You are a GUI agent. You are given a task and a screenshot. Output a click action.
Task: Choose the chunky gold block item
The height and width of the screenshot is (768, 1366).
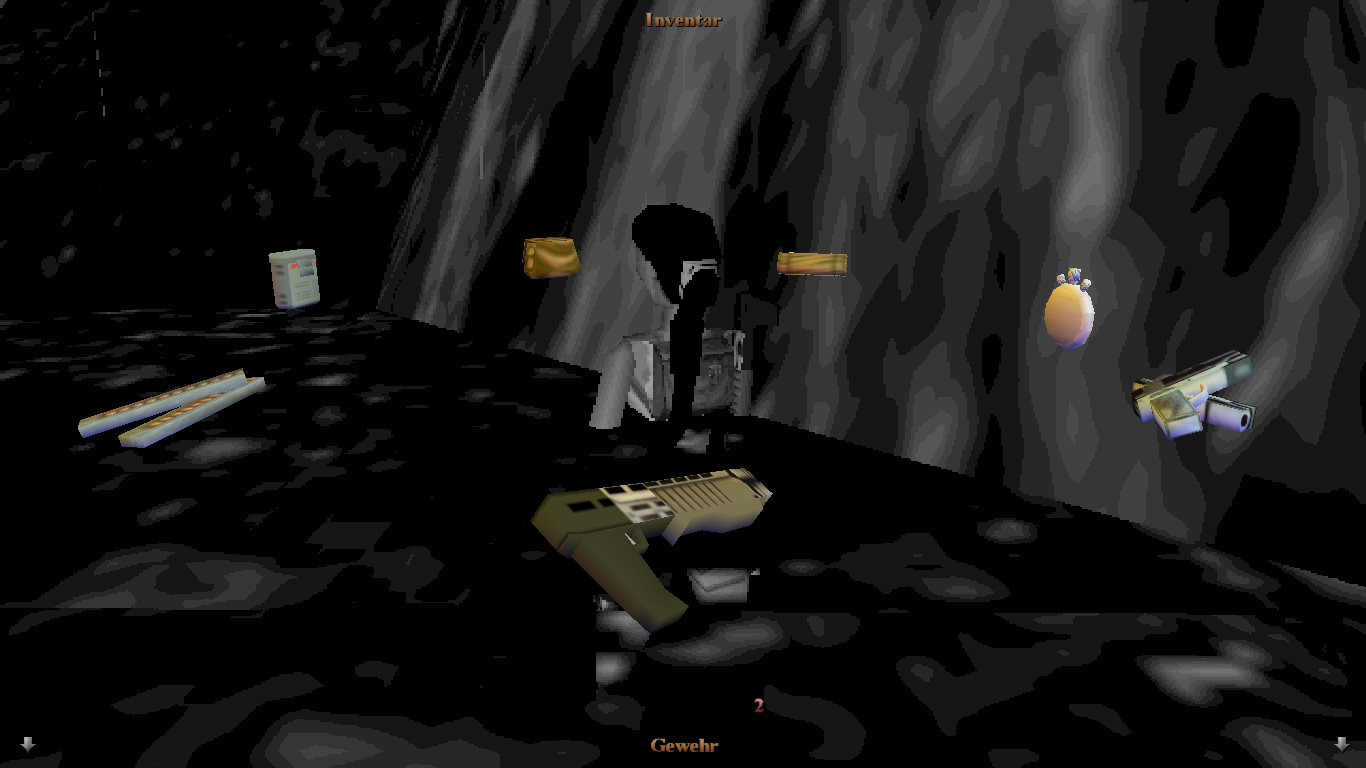click(x=551, y=257)
